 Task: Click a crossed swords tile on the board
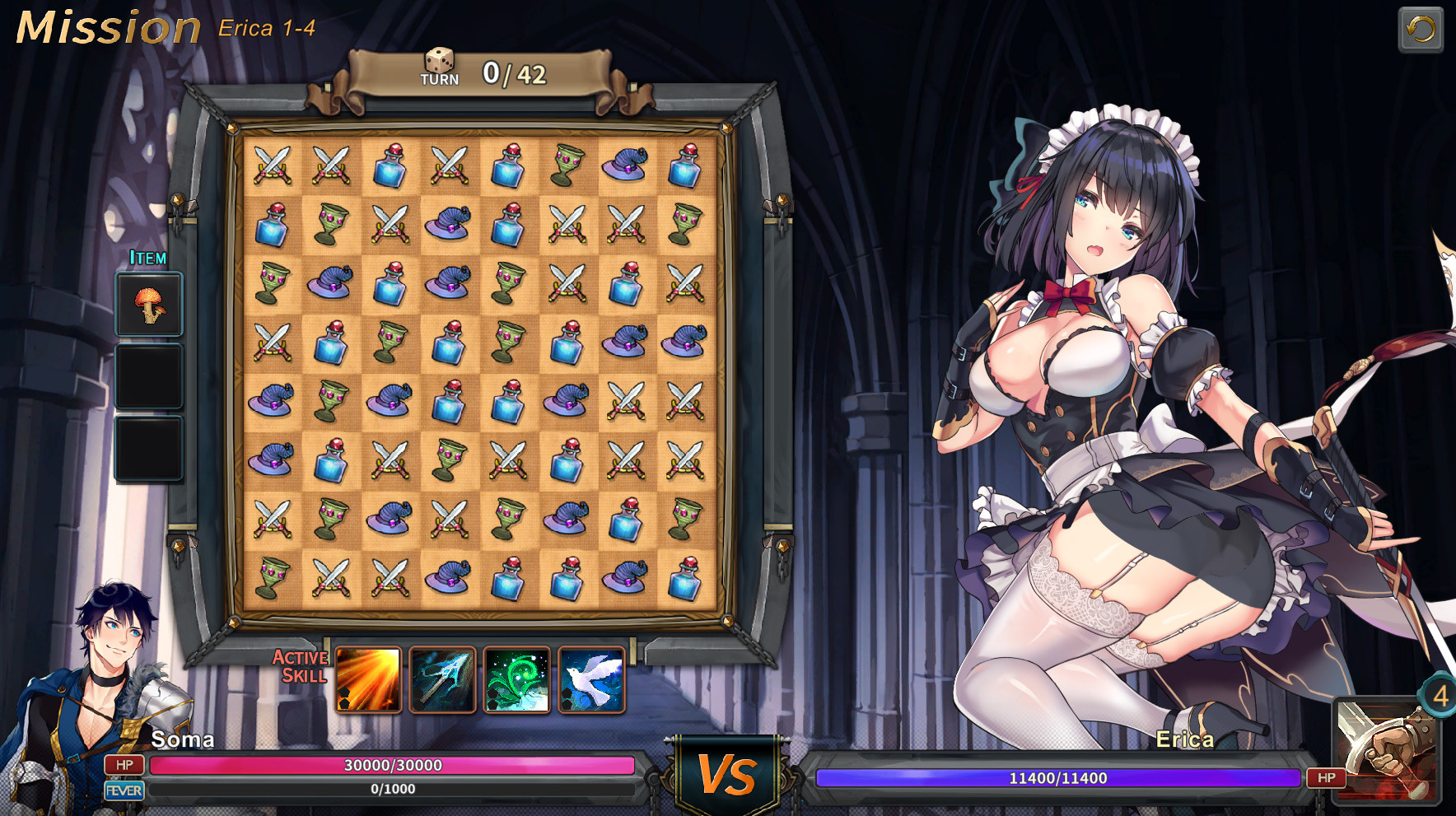[272, 164]
